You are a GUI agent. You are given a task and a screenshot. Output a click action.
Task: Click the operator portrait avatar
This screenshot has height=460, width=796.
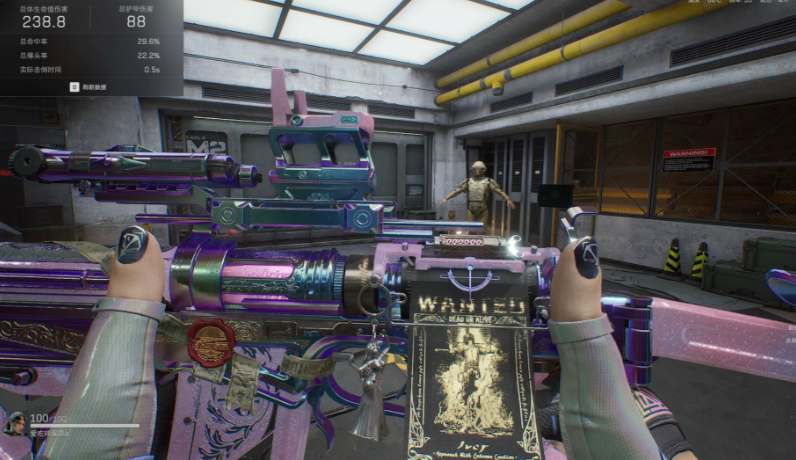pyautogui.click(x=14, y=422)
